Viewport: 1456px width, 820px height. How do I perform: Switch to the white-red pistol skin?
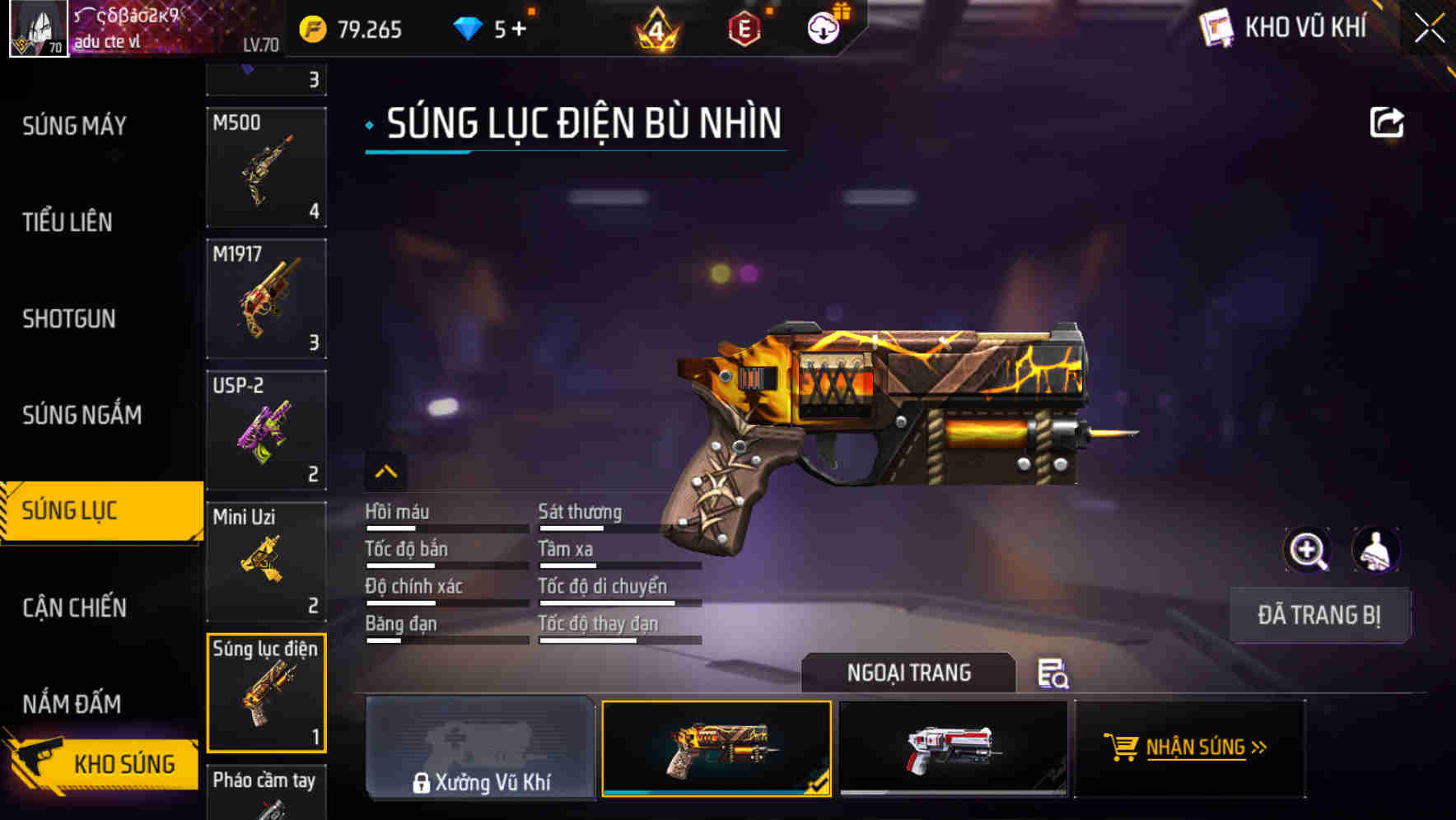coord(953,748)
